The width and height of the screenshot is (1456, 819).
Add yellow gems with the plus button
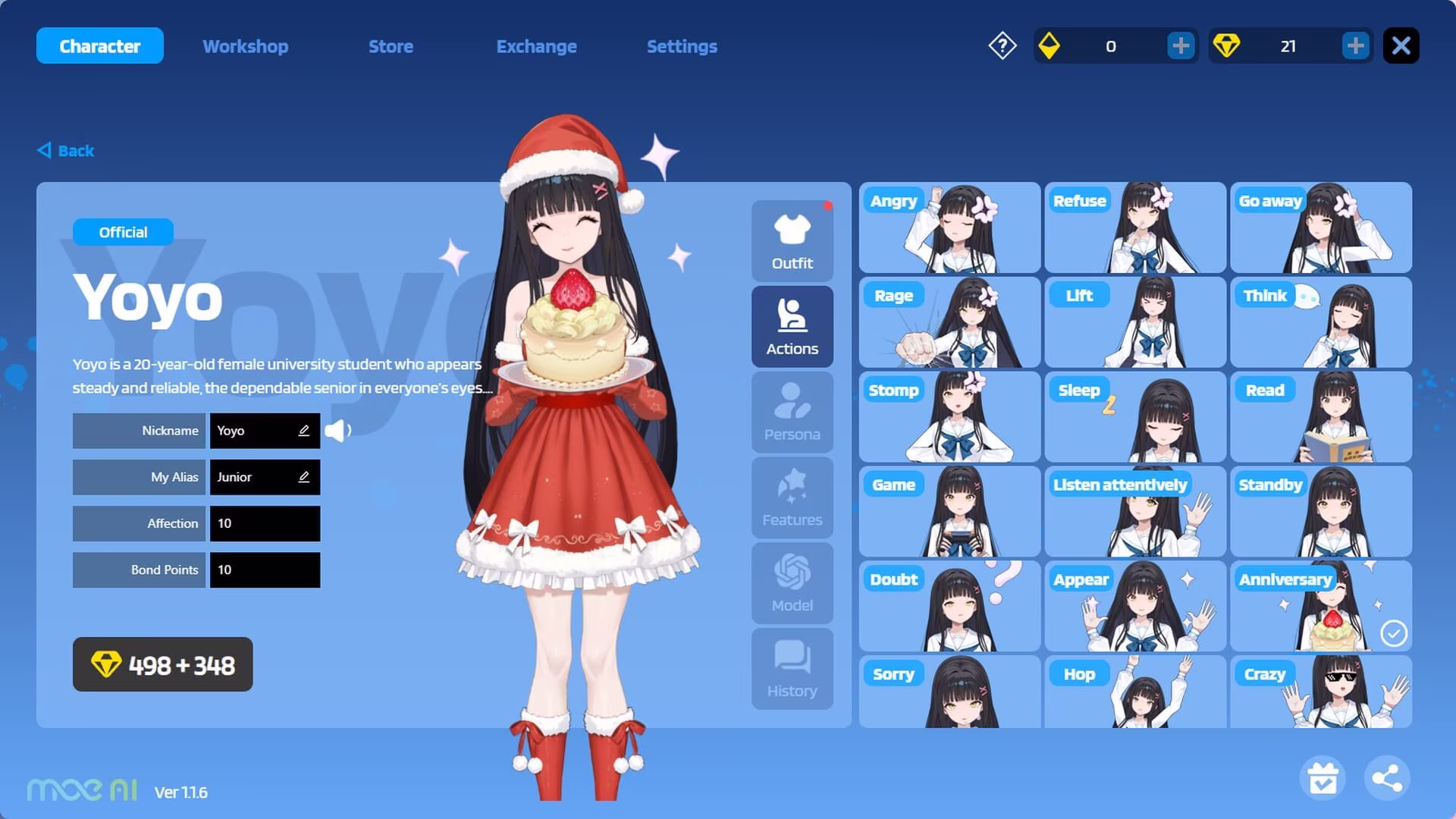(1180, 45)
